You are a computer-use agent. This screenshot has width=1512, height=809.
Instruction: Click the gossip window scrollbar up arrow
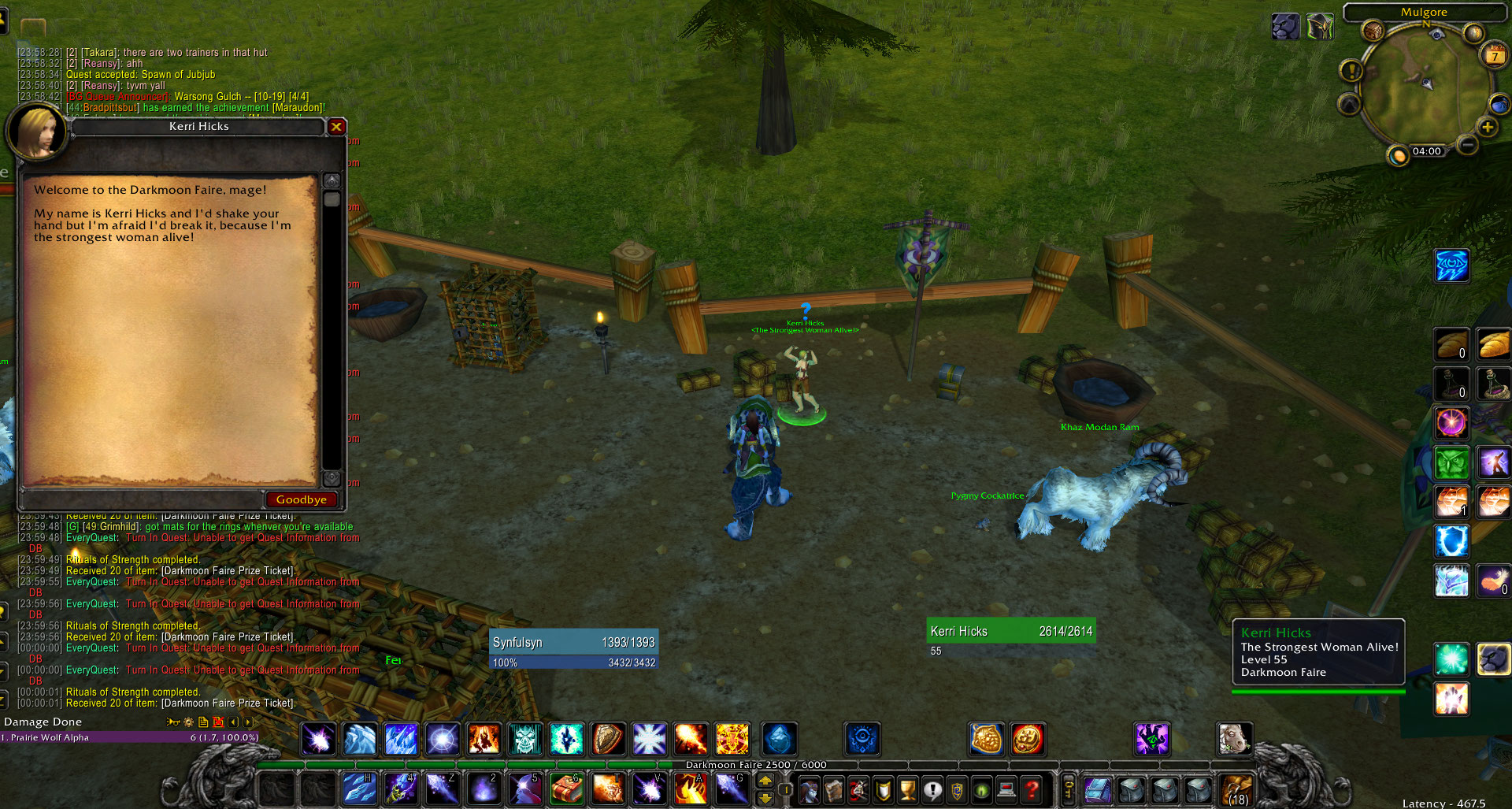pyautogui.click(x=332, y=179)
